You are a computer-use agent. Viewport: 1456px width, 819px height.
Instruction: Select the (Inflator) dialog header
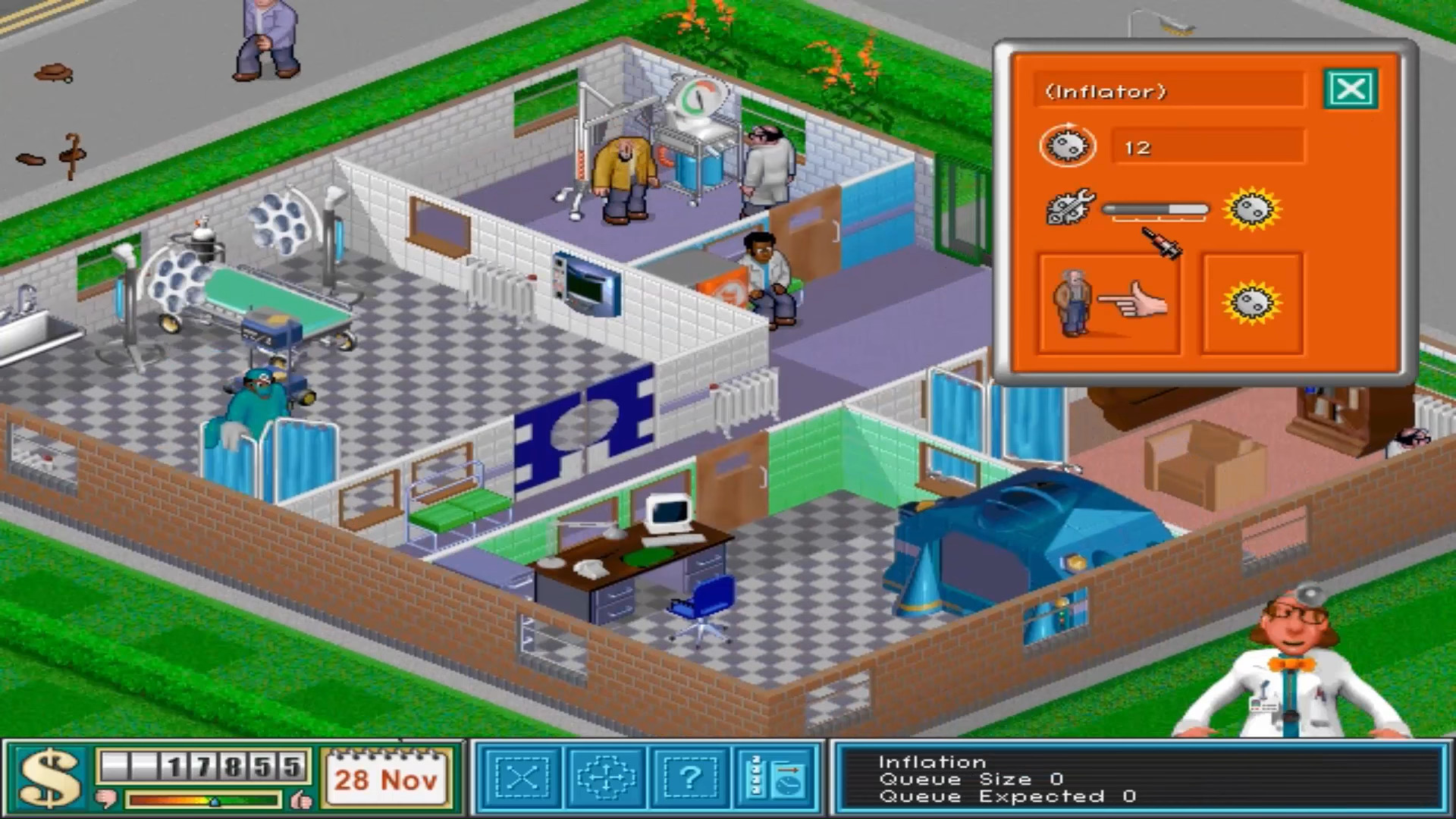tap(1101, 90)
